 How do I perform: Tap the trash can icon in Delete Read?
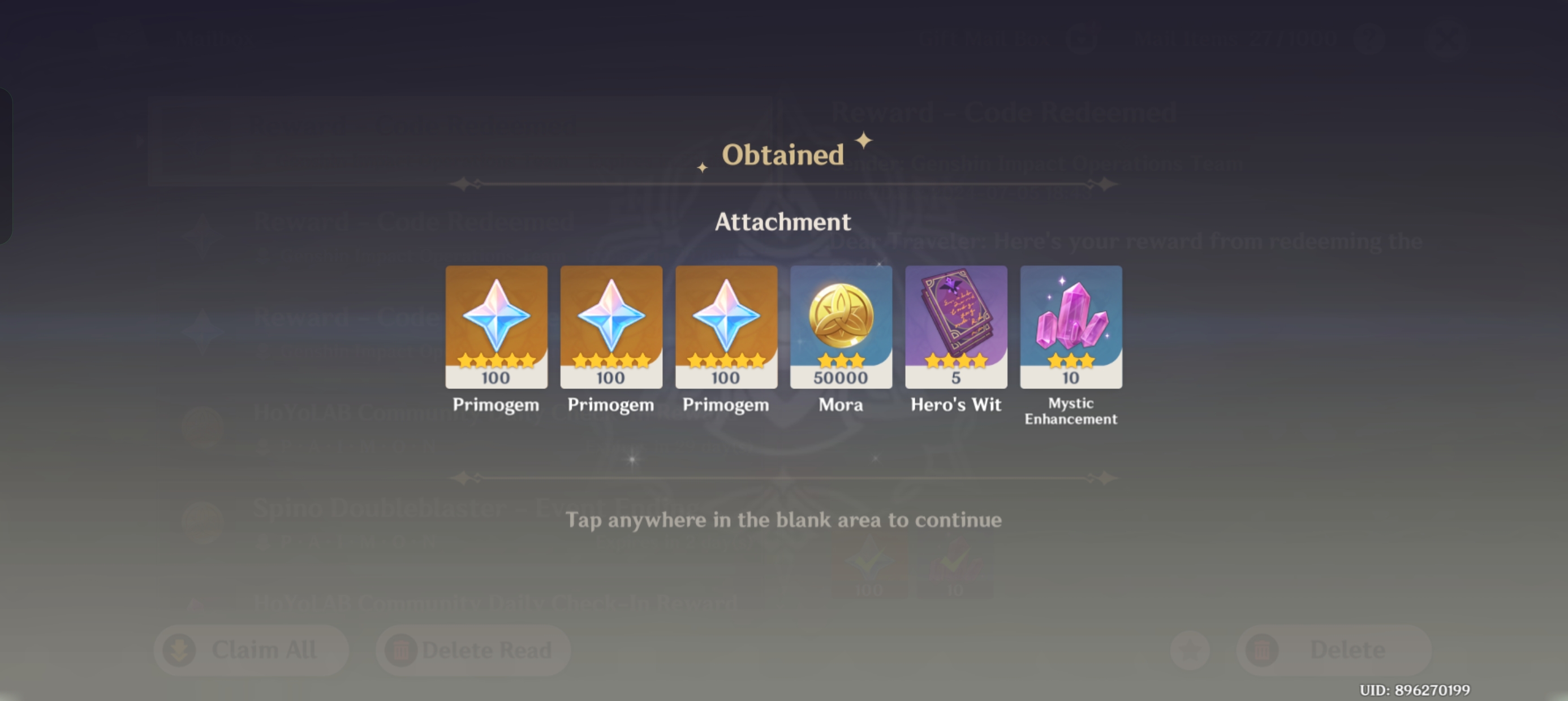(402, 650)
